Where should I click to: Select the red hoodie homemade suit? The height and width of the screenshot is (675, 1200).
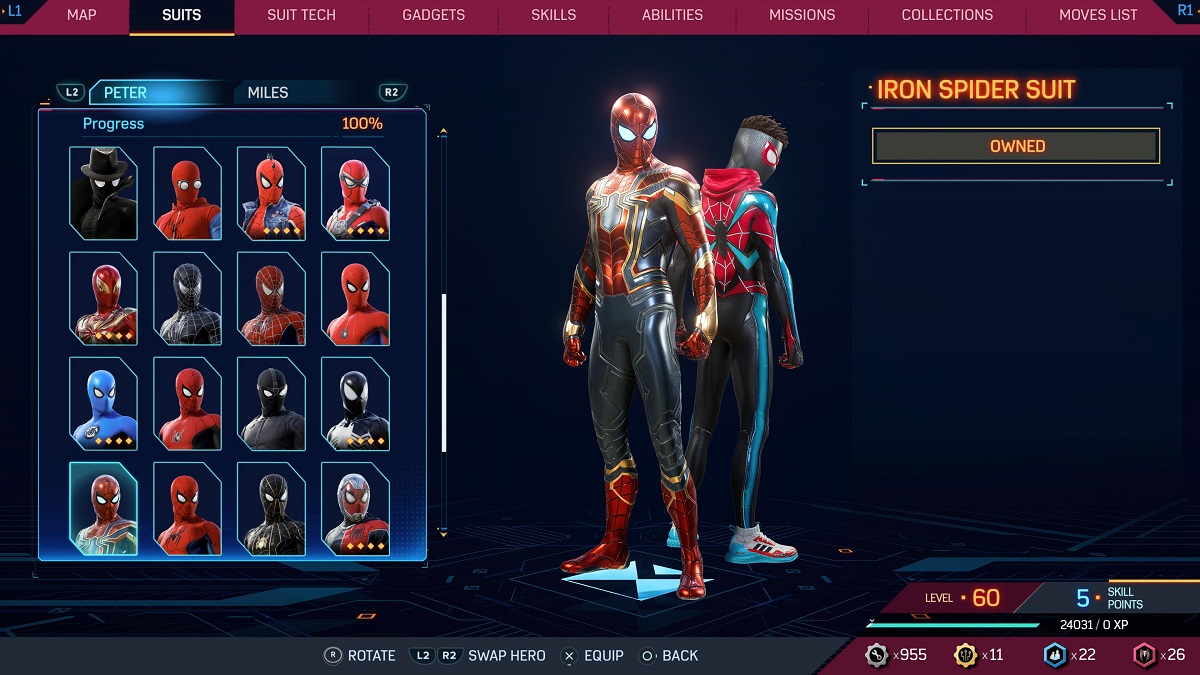[x=187, y=193]
